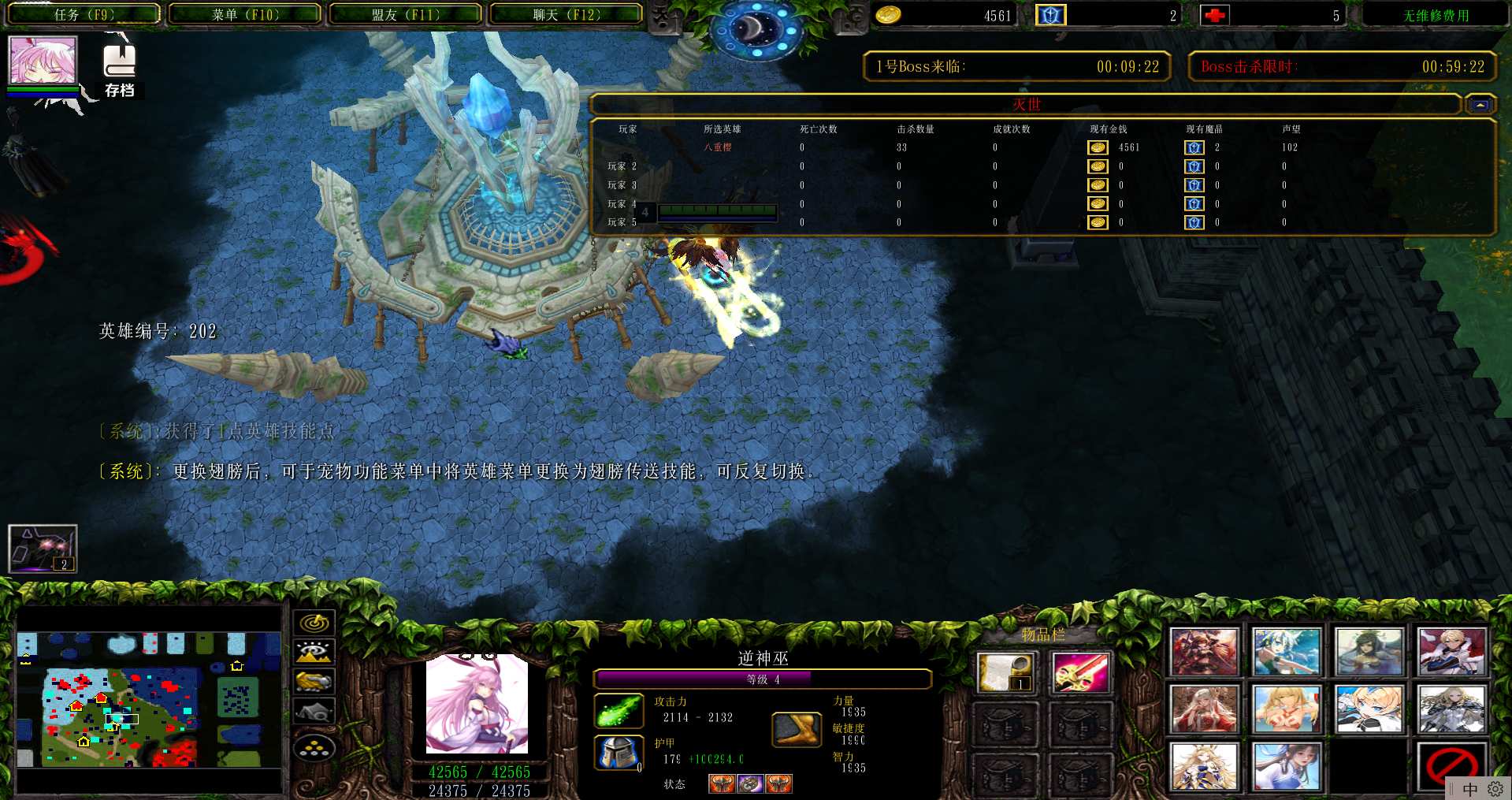Image resolution: width=1512 pixels, height=800 pixels.
Task: Open the 菜单 (F10) game menu
Action: pos(245,14)
